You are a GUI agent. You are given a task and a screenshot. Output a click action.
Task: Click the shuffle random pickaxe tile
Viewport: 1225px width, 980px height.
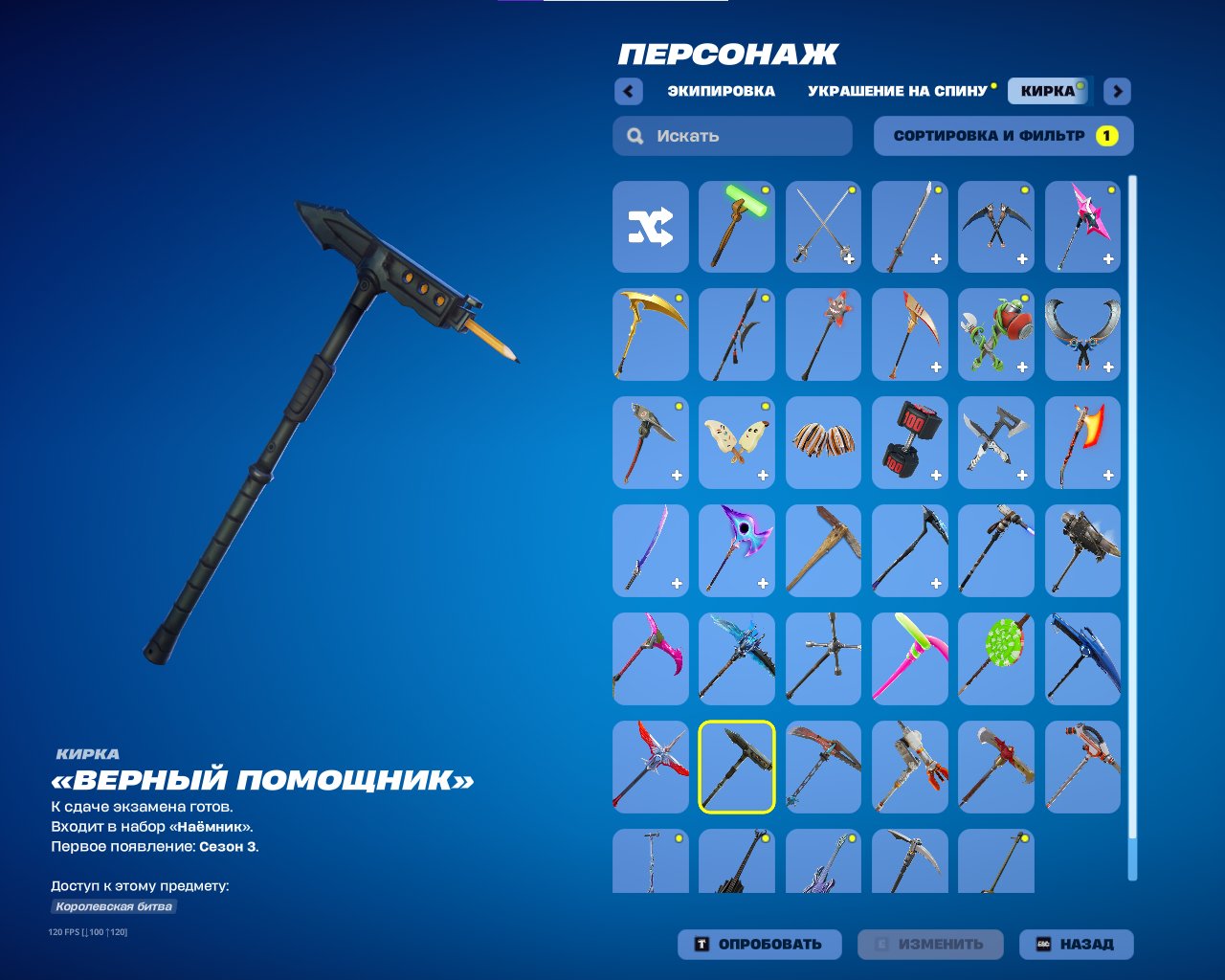click(650, 227)
